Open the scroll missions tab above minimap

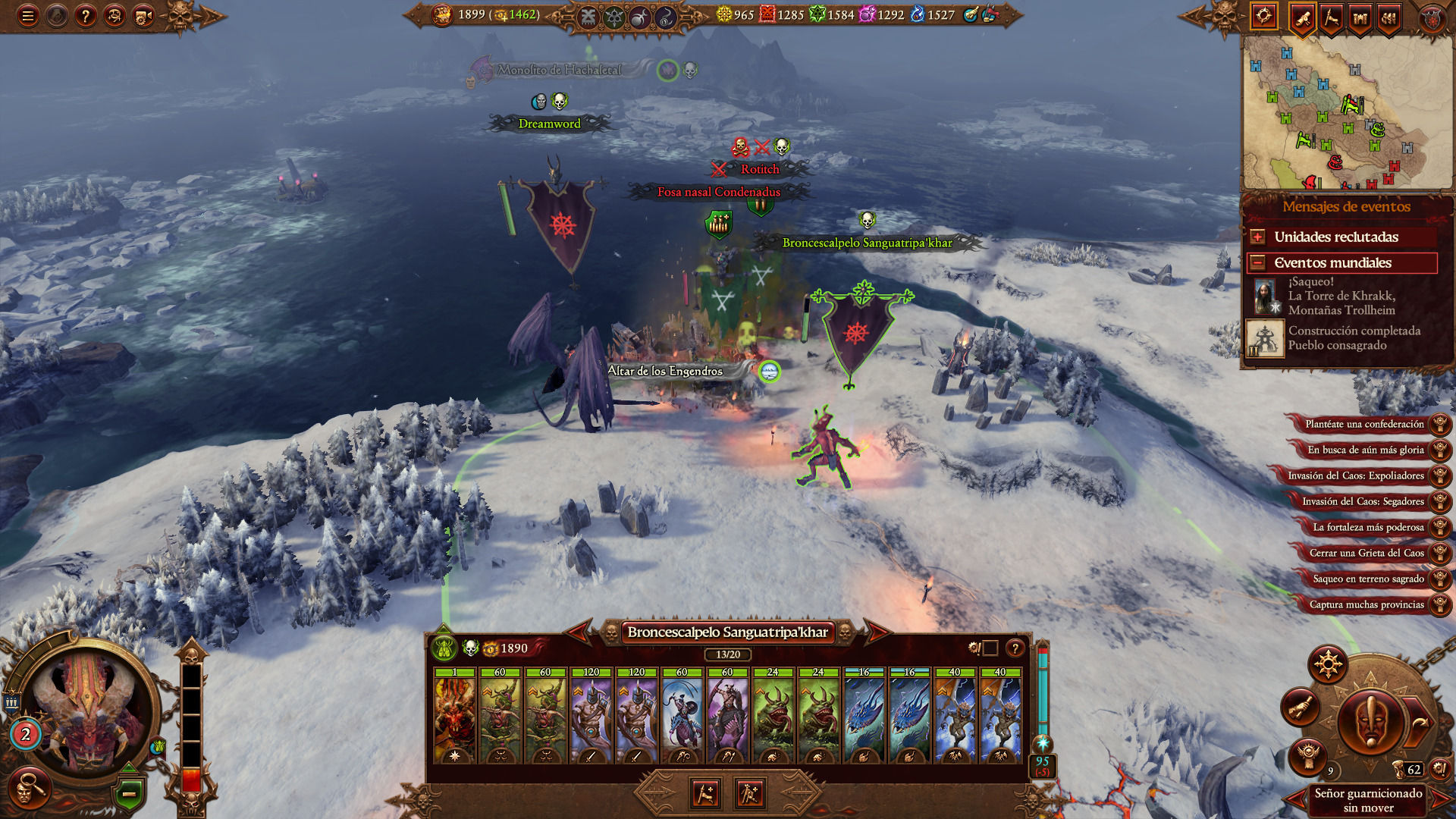coord(1303,17)
